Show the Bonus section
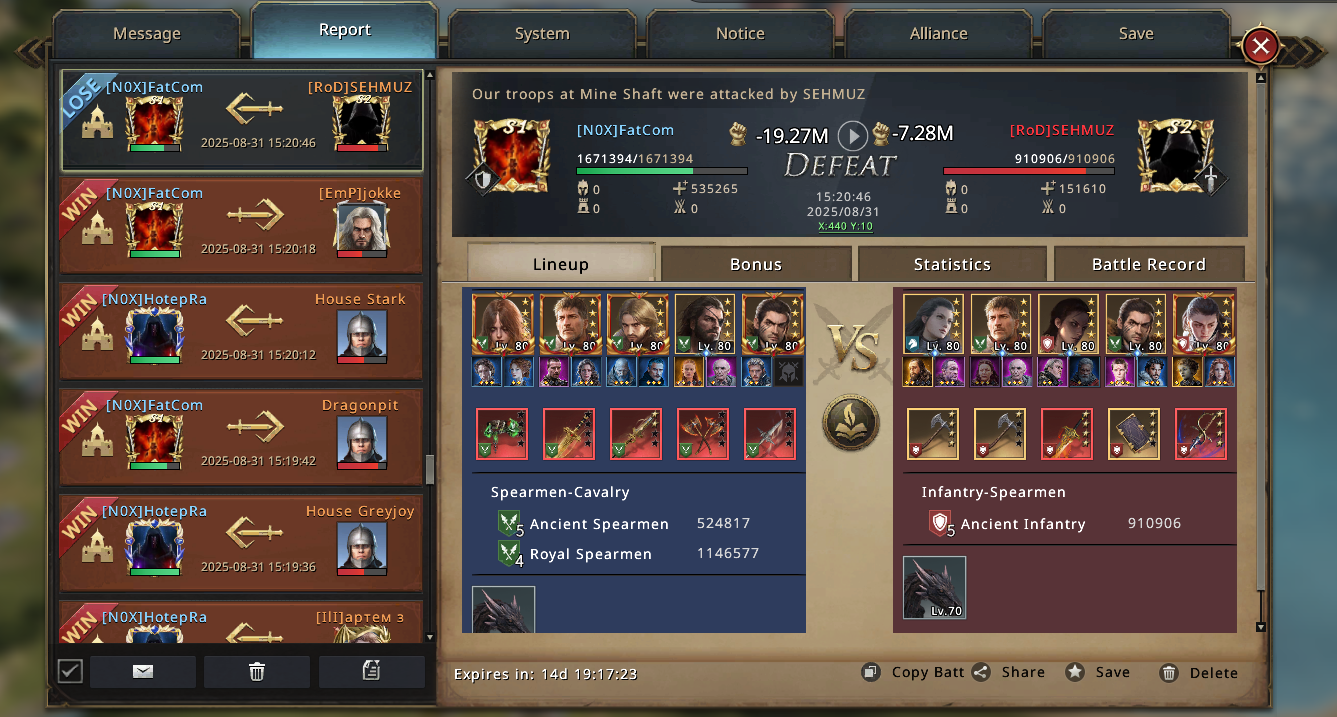This screenshot has height=717, width=1337. tap(756, 264)
